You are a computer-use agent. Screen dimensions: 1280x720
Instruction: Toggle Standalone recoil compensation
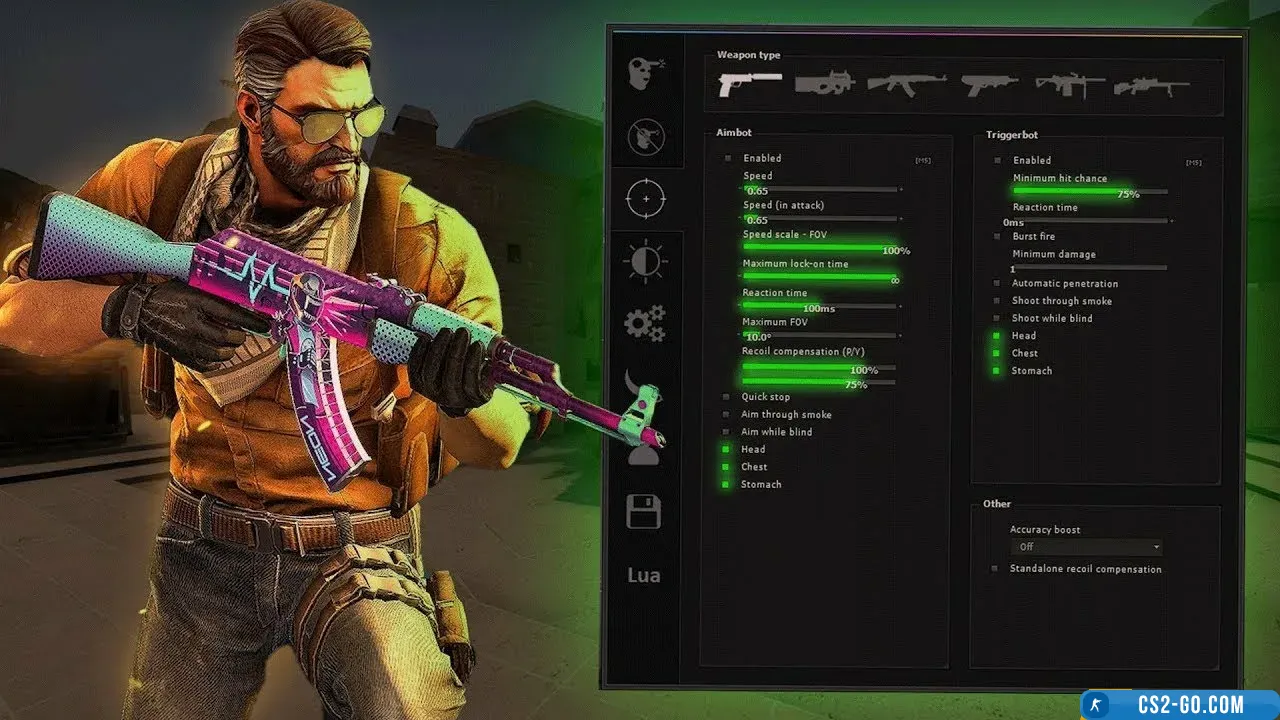(995, 569)
